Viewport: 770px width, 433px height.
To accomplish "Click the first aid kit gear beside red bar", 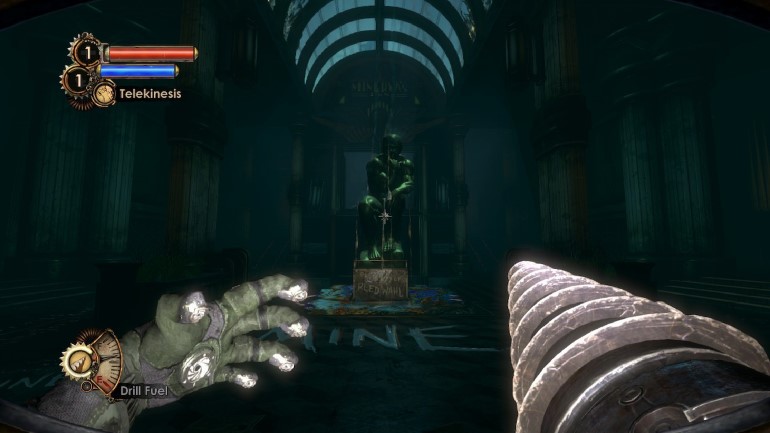I will click(85, 51).
